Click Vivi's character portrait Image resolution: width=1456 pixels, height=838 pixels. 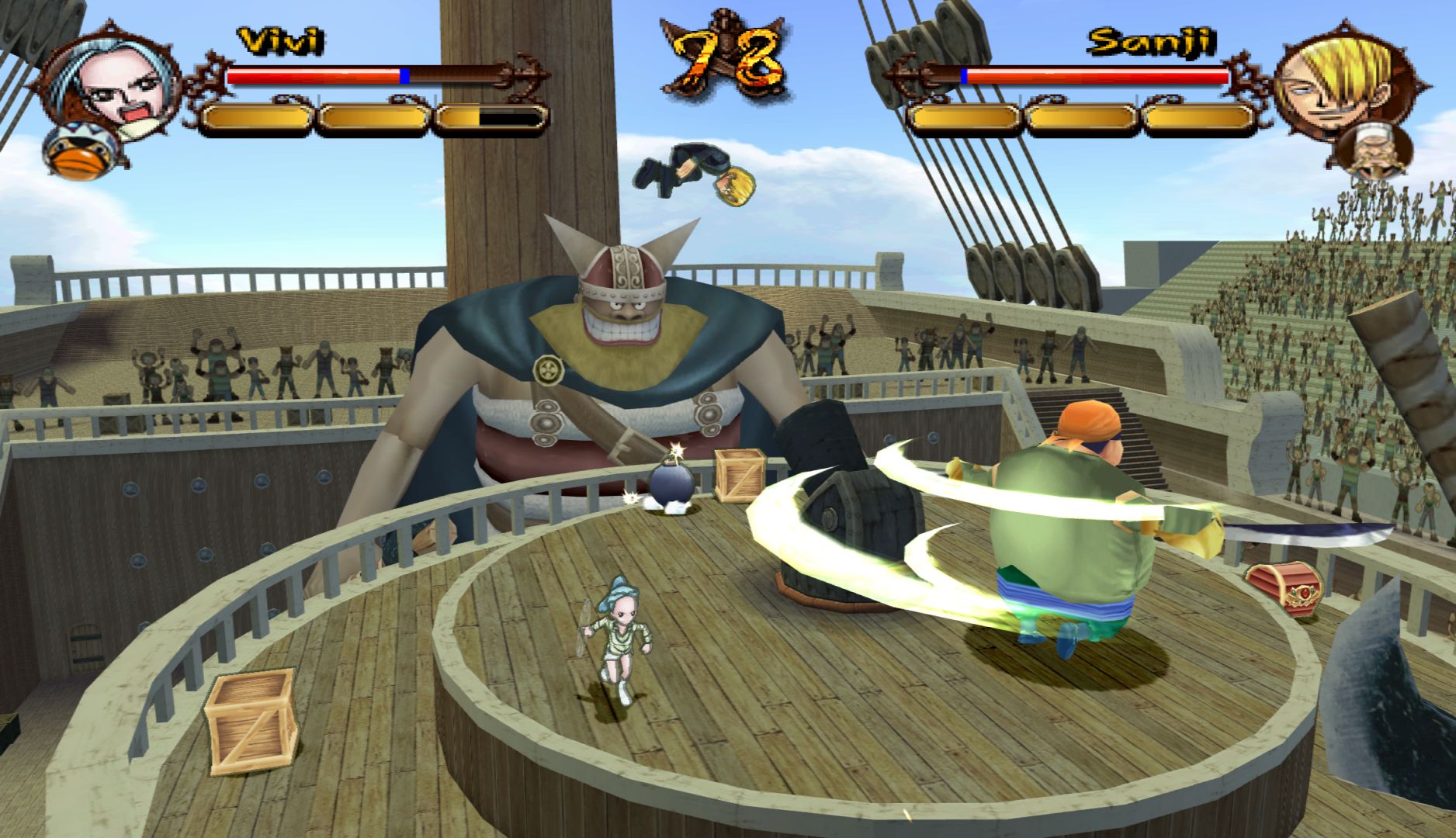113,85
